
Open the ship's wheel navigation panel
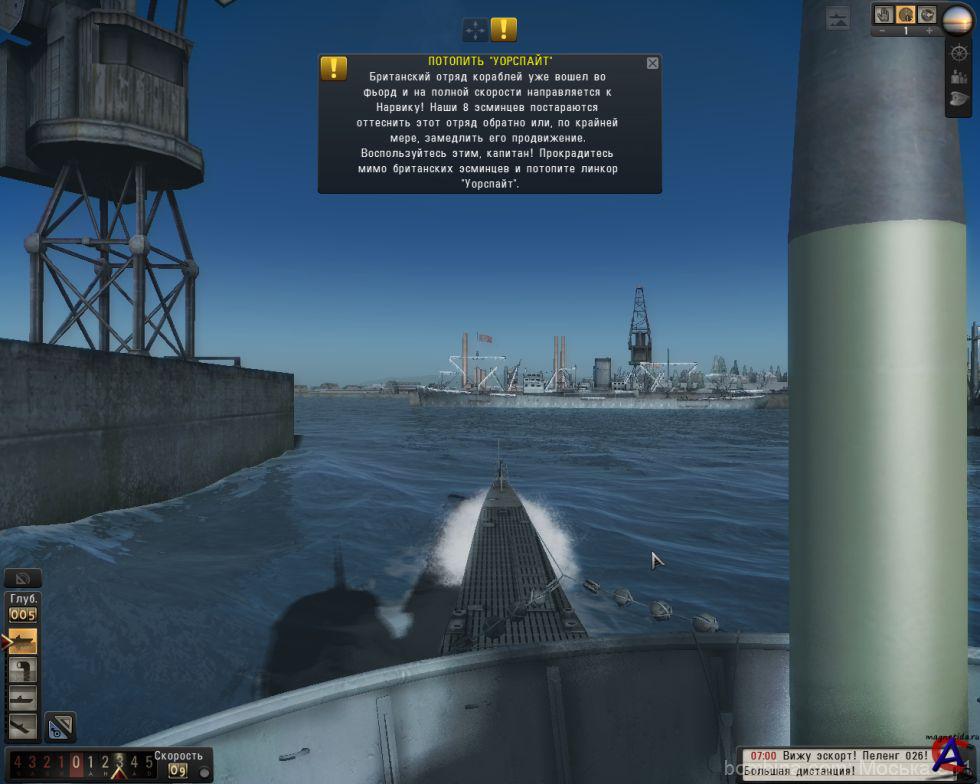tap(958, 52)
